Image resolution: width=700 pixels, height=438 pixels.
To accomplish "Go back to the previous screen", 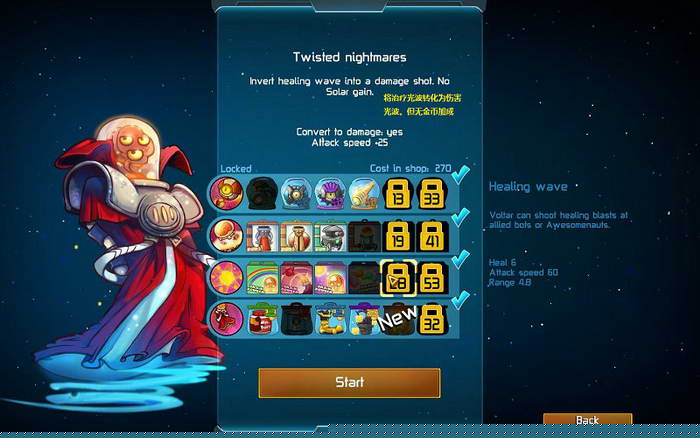I will tap(587, 420).
